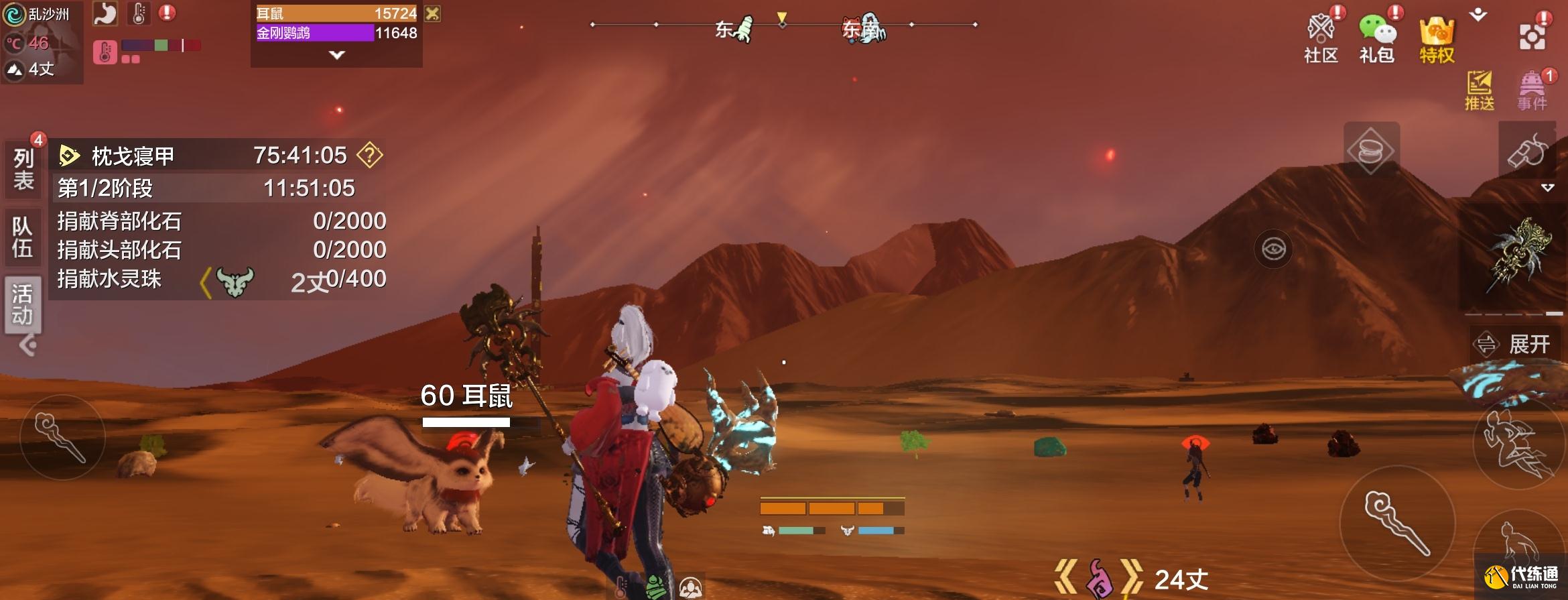This screenshot has width=1568, height=600.
Task: Open the 特权 privileges panel
Action: [1437, 39]
